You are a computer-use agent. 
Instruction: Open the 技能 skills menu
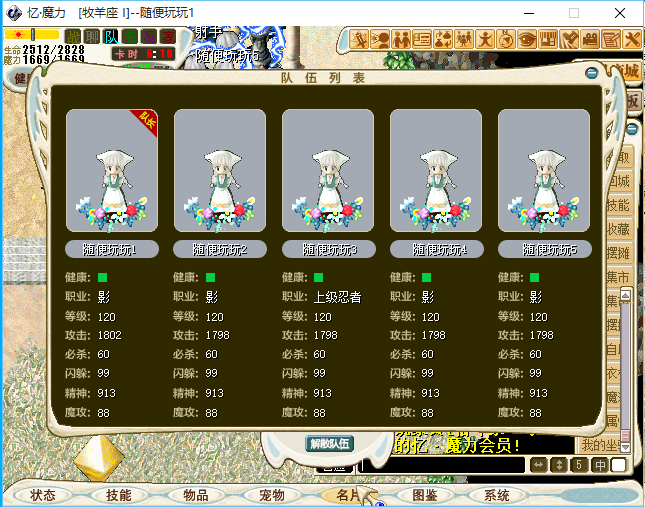point(119,495)
